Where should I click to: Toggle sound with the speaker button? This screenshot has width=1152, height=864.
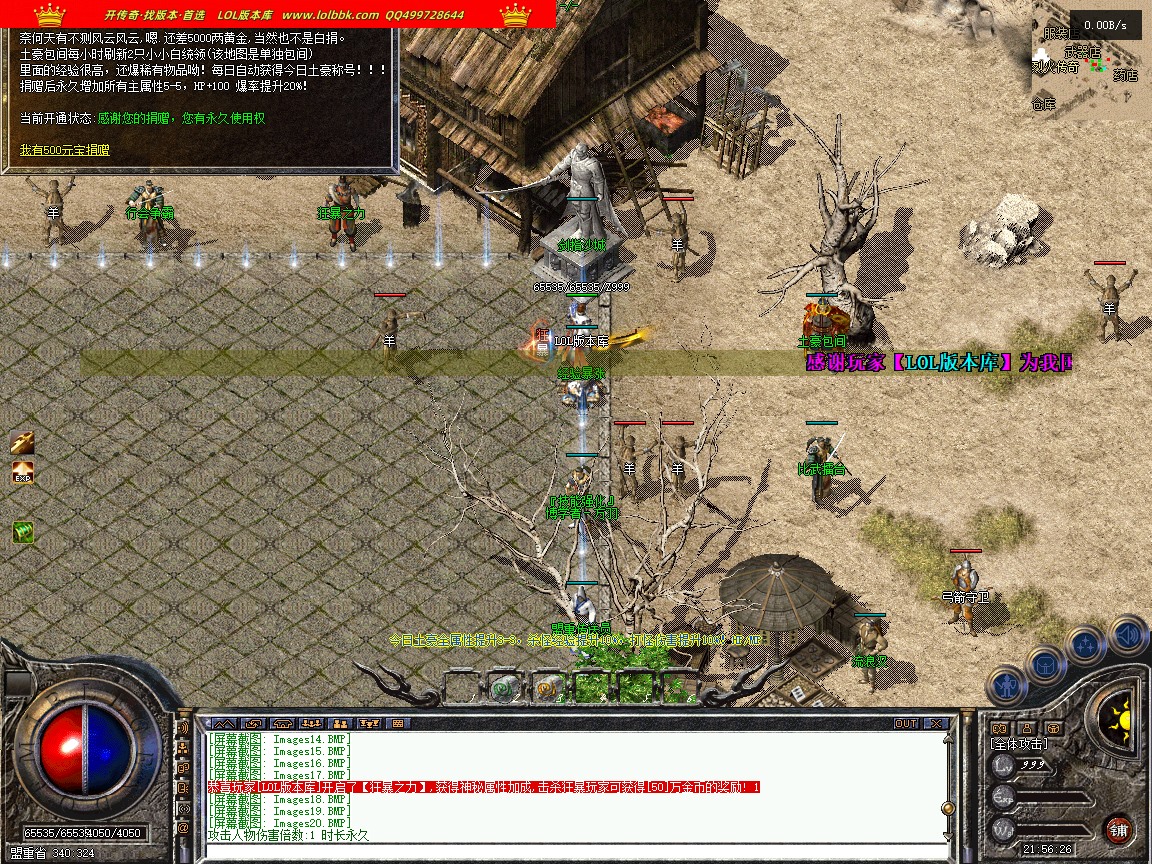pos(1127,633)
